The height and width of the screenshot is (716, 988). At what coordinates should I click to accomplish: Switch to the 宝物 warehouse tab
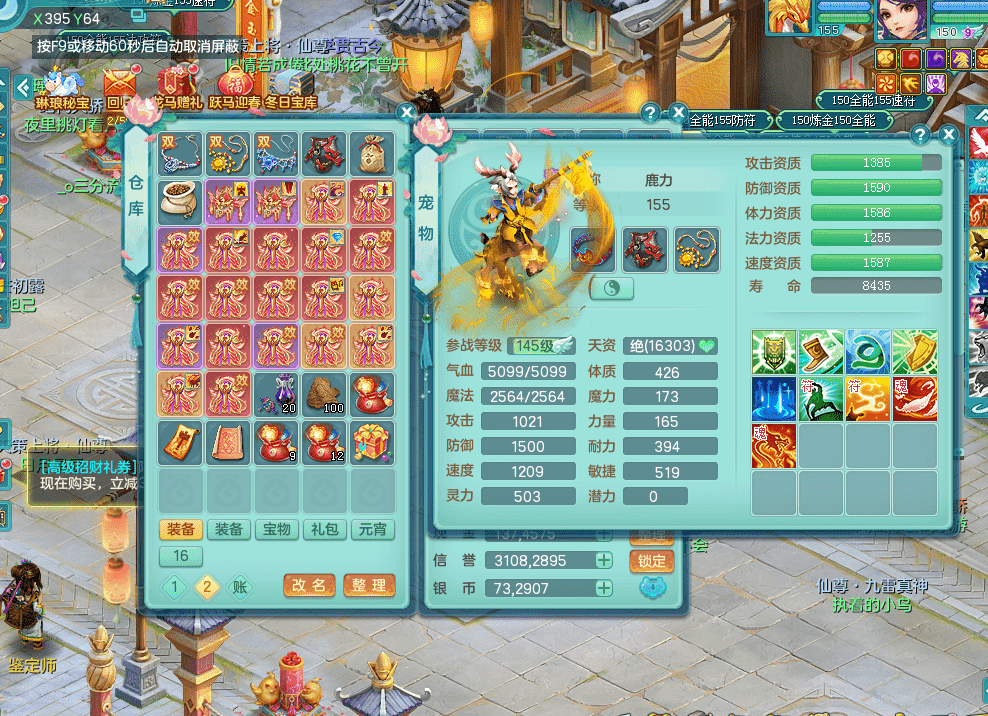coord(277,529)
